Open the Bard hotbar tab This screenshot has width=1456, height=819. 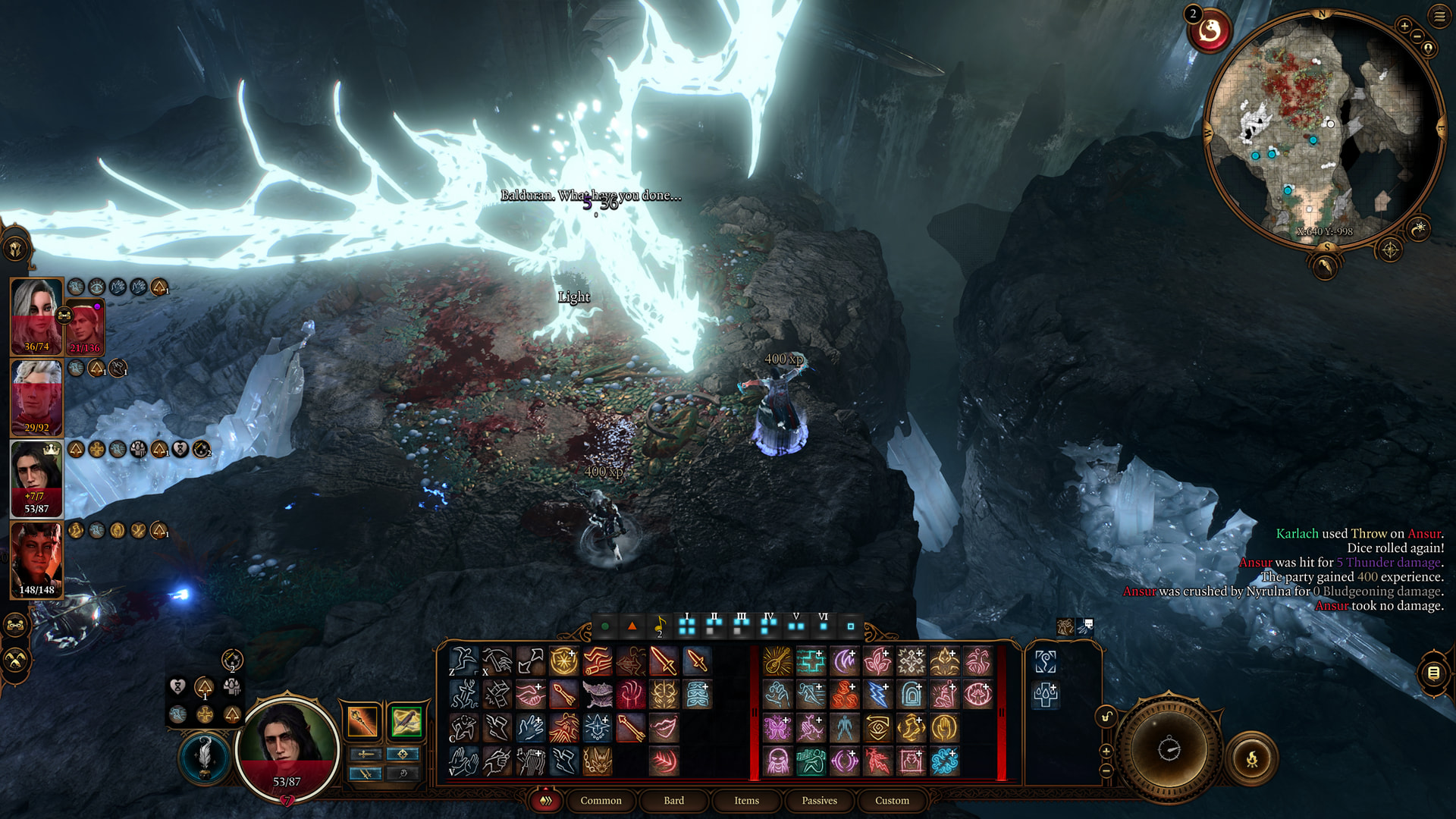point(673,800)
